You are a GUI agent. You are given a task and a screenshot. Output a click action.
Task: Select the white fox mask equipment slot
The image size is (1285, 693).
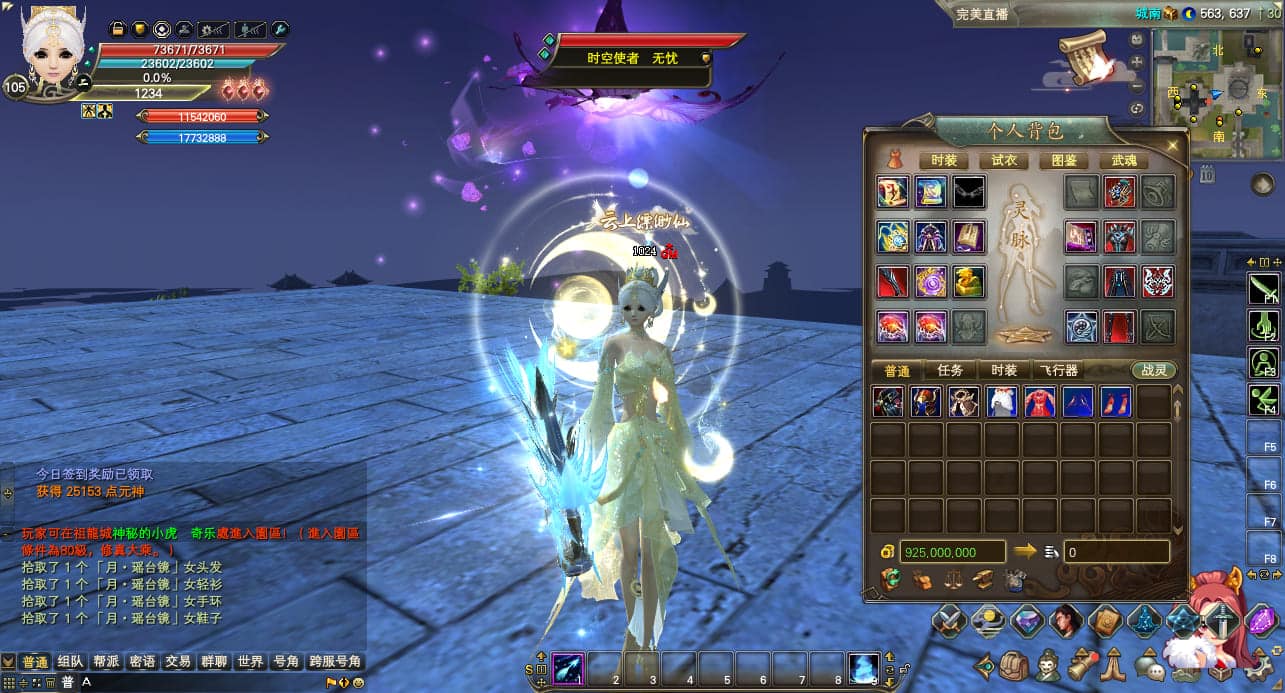pos(1158,282)
